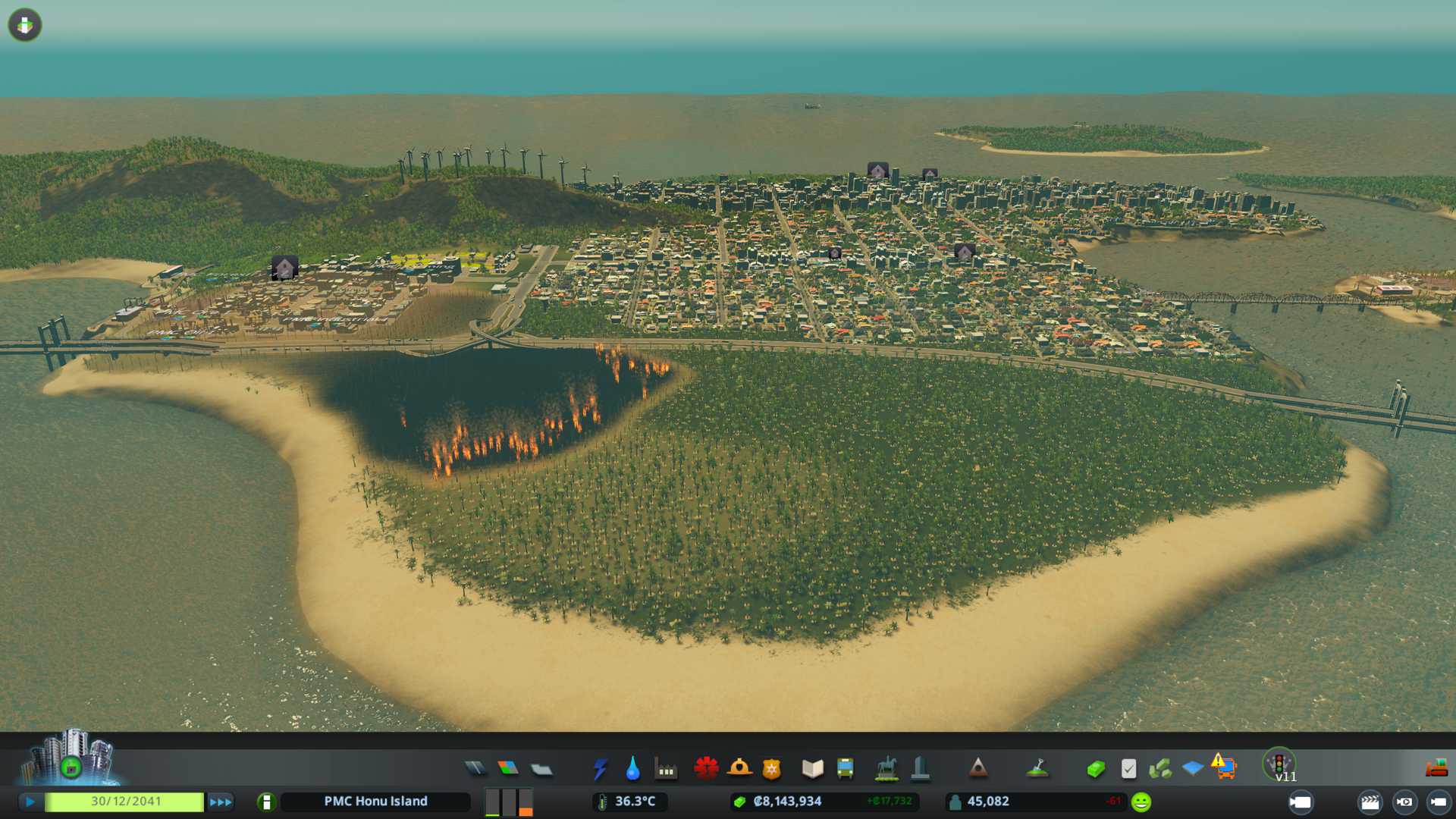Viewport: 1456px width, 819px height.
Task: Open the Milestones city skyline button
Action: 71,758
